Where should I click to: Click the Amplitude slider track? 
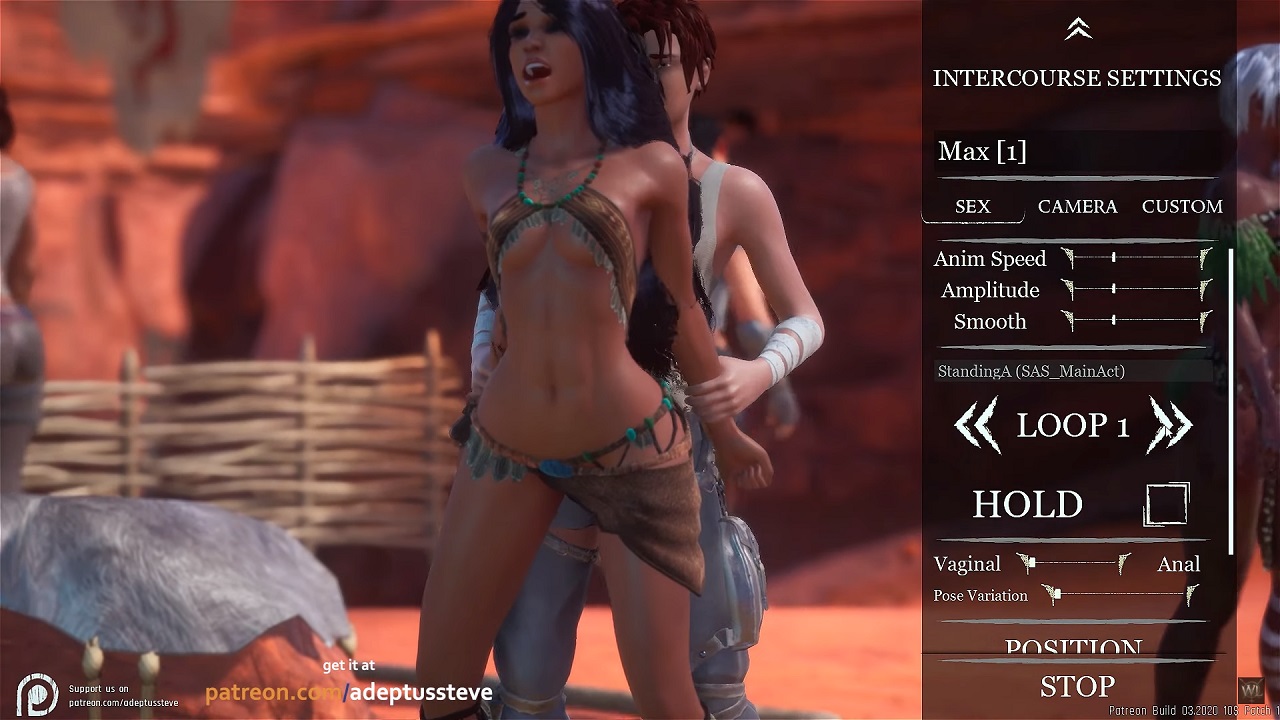1137,290
